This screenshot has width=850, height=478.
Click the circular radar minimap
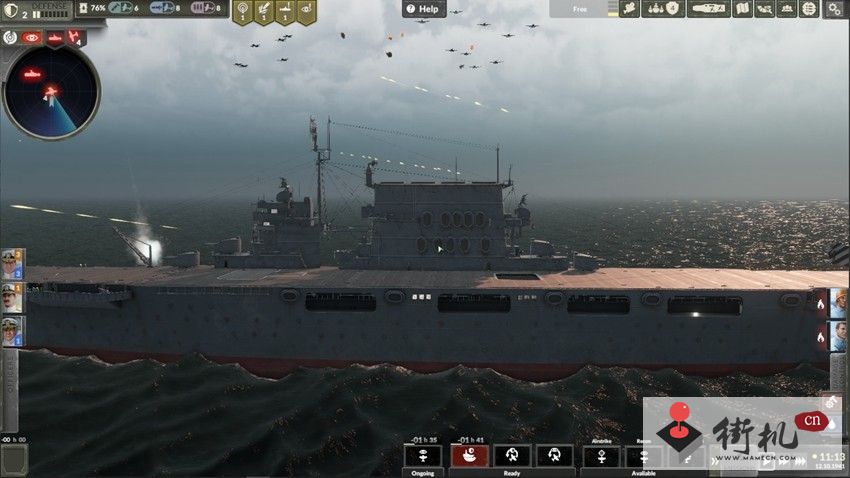(x=51, y=91)
